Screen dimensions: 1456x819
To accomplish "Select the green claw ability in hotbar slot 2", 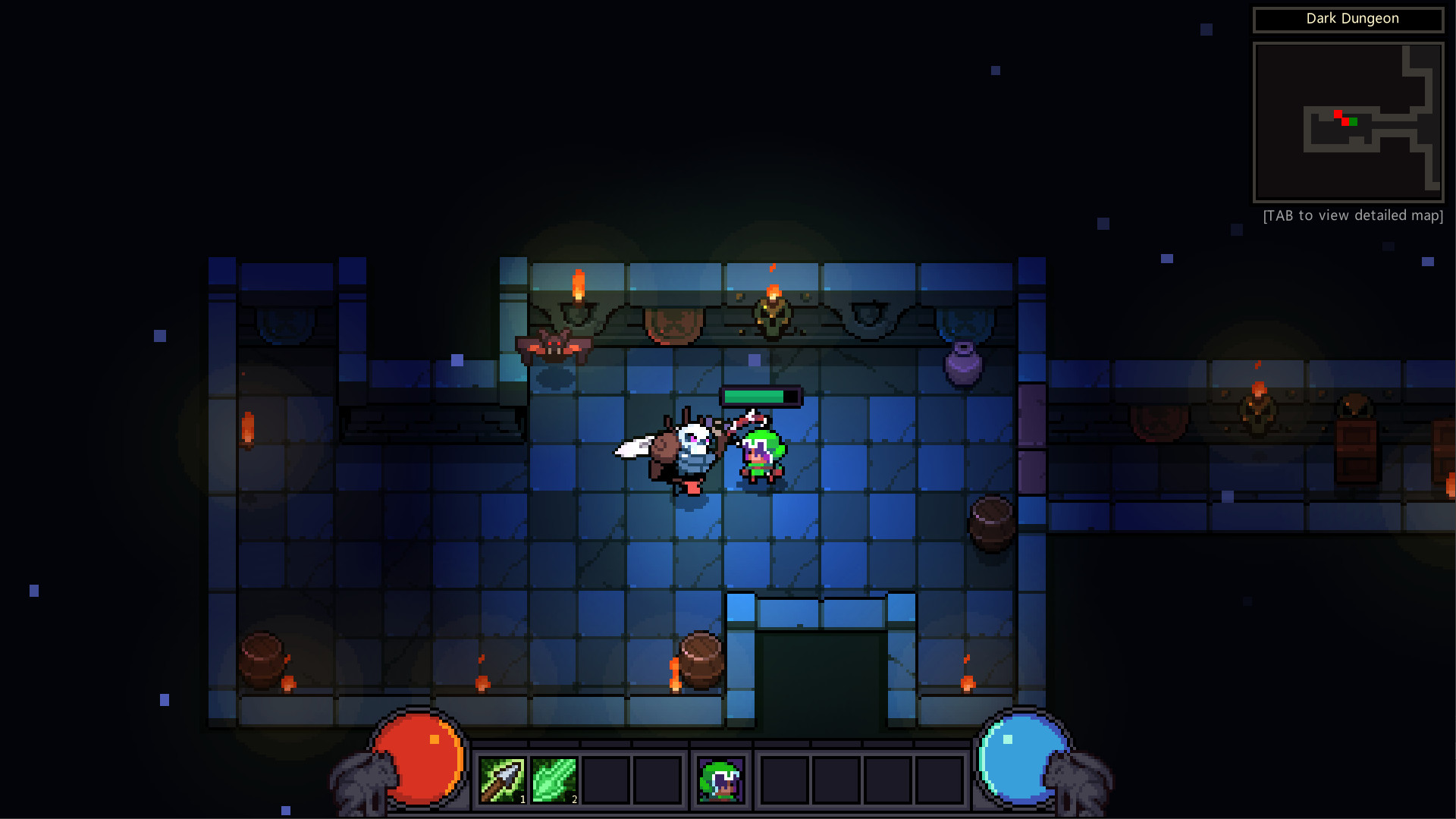I will click(x=554, y=780).
